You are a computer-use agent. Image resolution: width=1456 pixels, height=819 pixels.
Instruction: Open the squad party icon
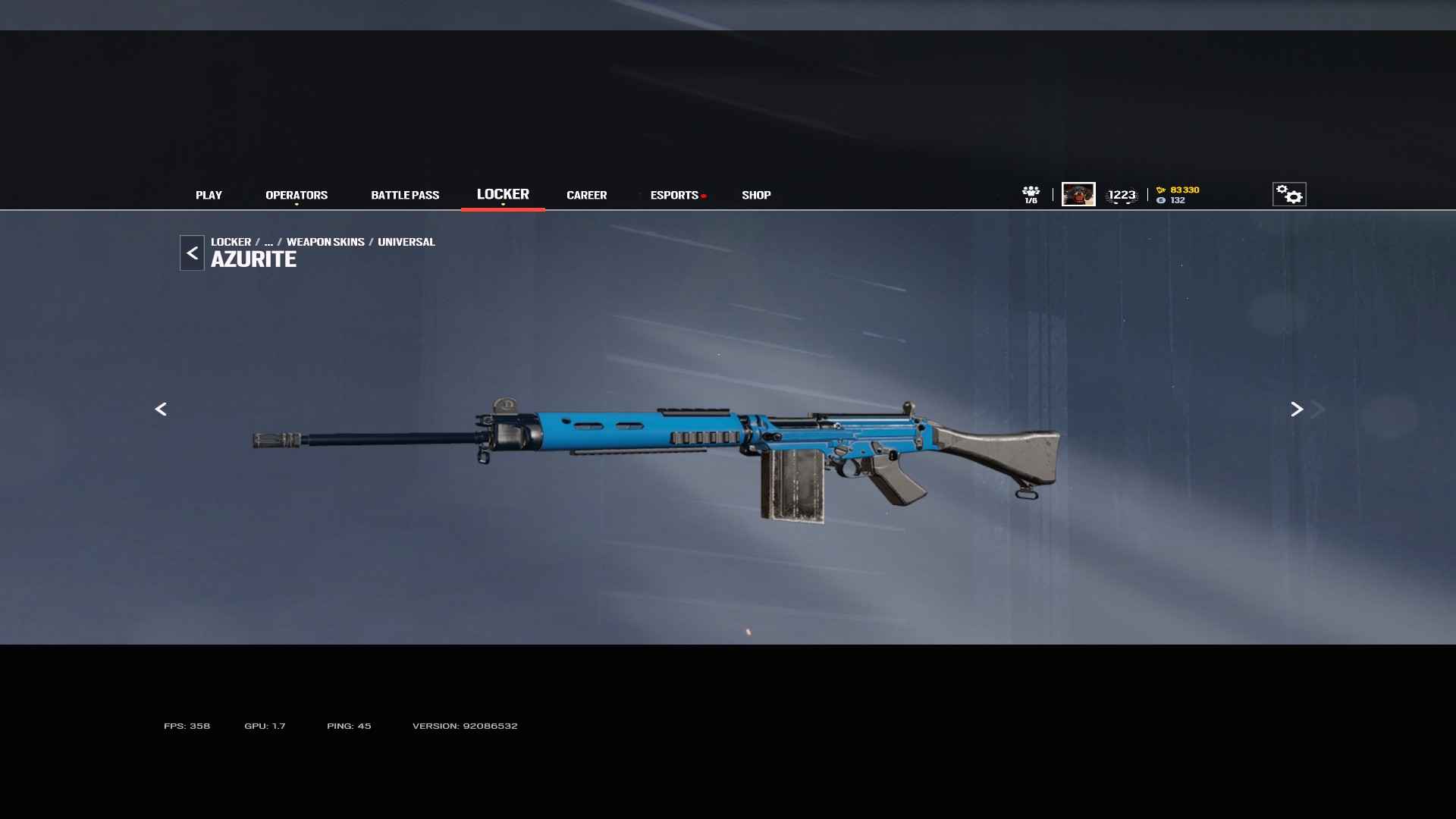(1031, 194)
